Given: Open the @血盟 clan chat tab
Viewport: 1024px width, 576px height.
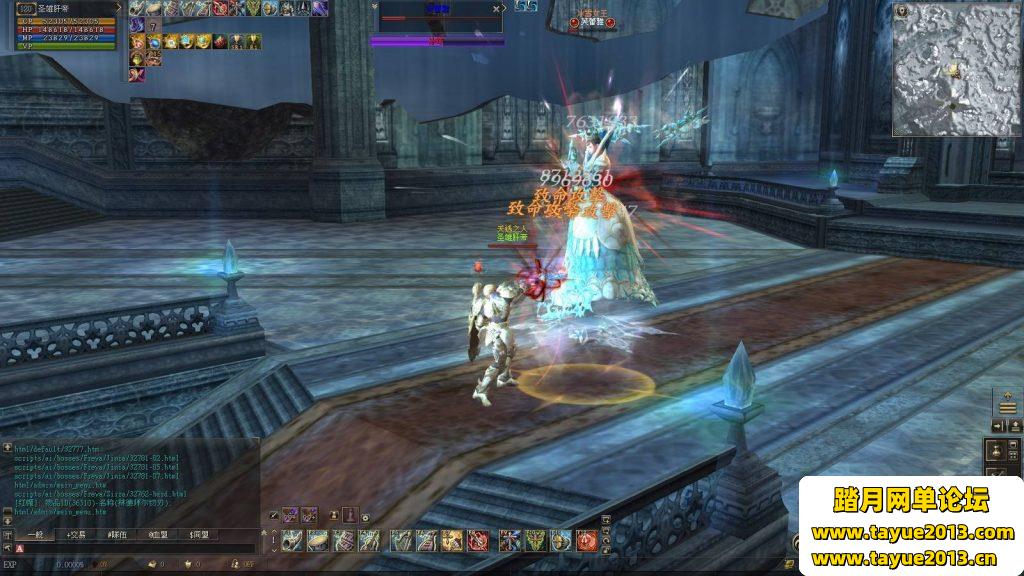Looking at the screenshot, I should point(159,535).
